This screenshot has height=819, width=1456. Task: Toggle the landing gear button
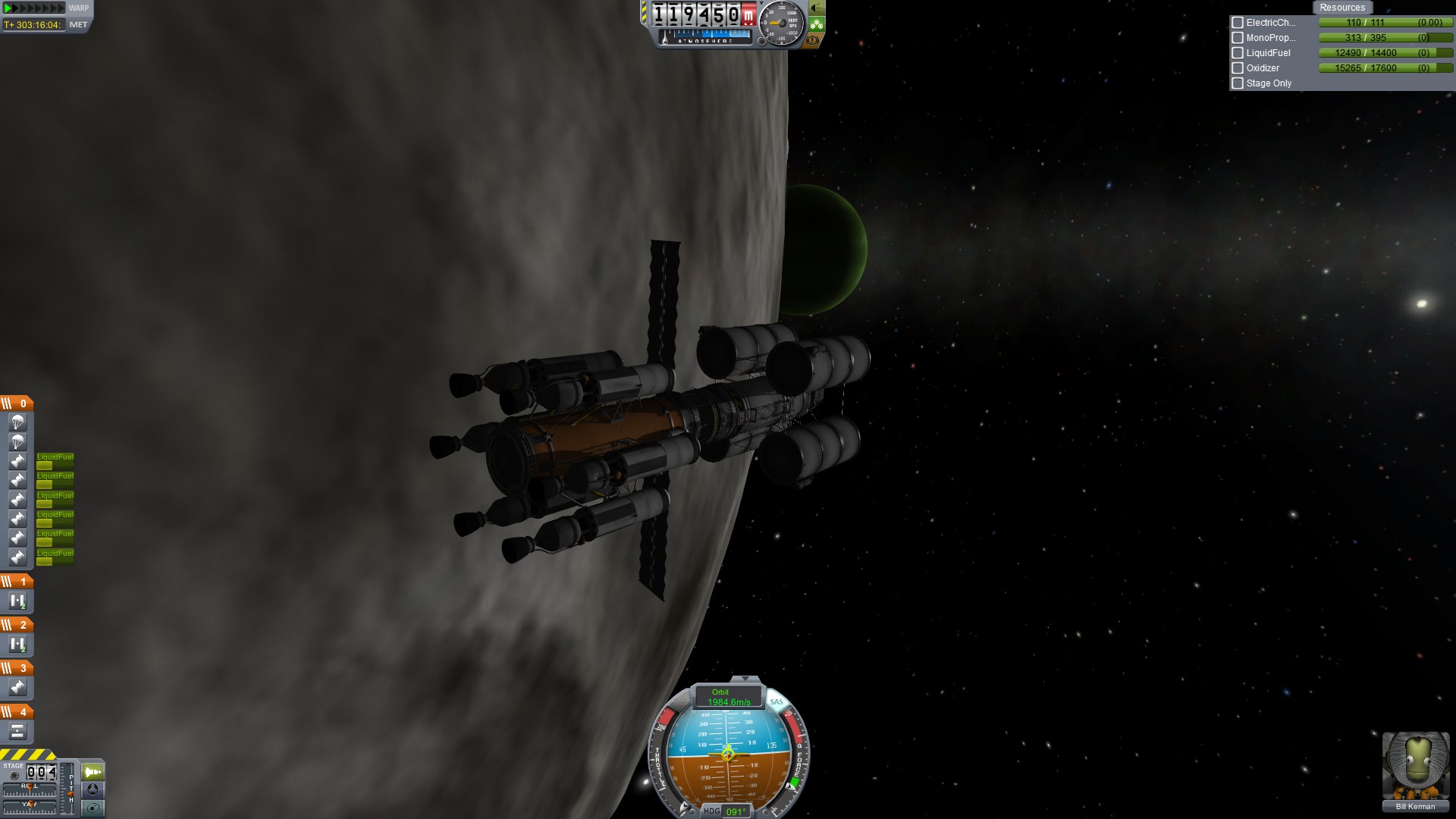click(x=816, y=24)
